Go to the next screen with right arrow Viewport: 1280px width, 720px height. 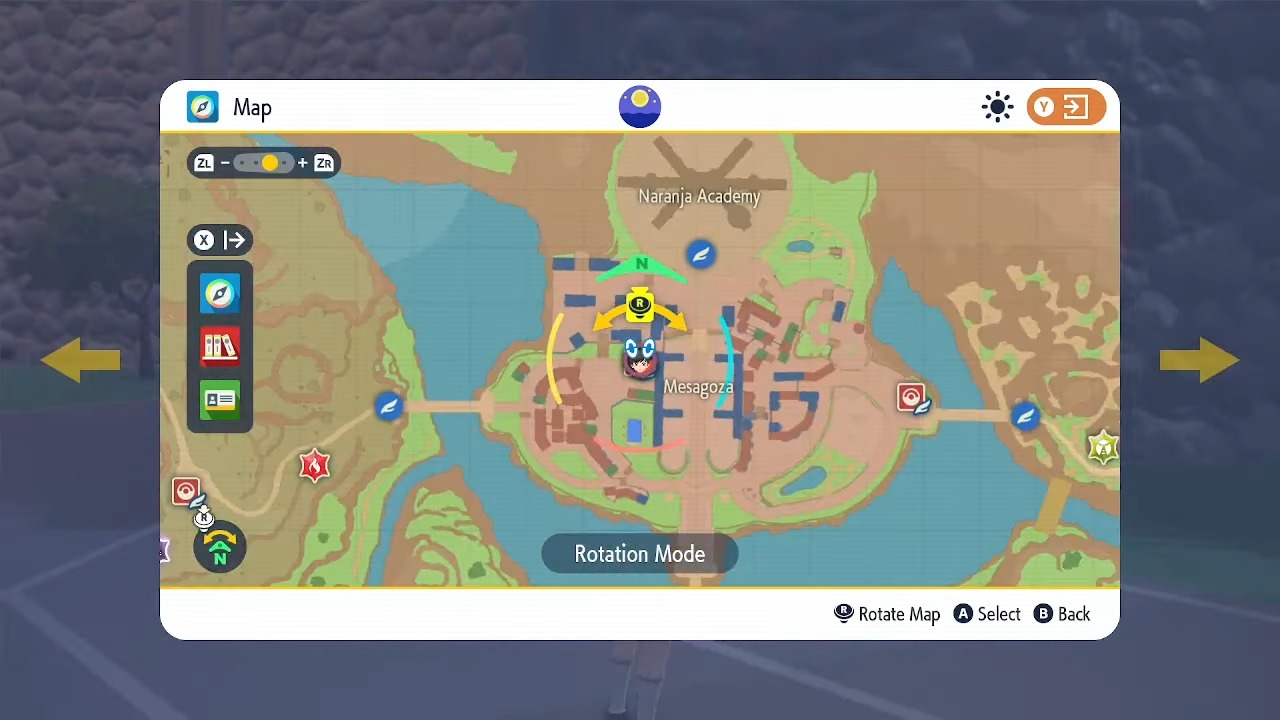1199,360
